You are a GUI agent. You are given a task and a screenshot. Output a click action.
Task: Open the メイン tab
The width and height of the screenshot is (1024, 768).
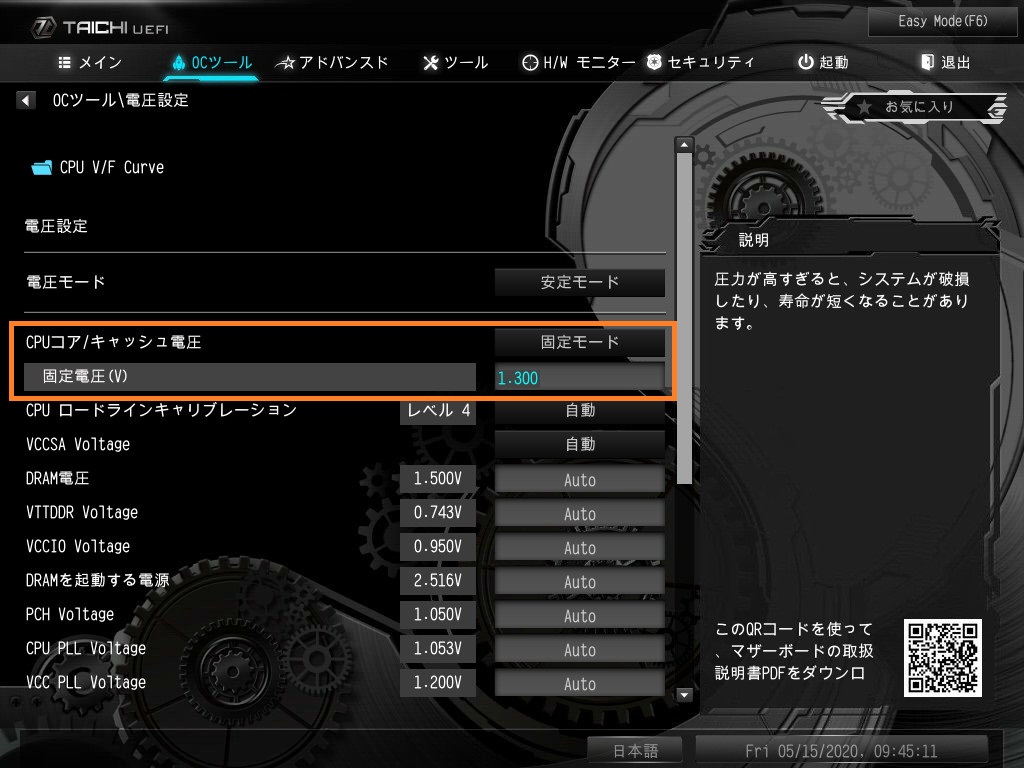tap(90, 62)
